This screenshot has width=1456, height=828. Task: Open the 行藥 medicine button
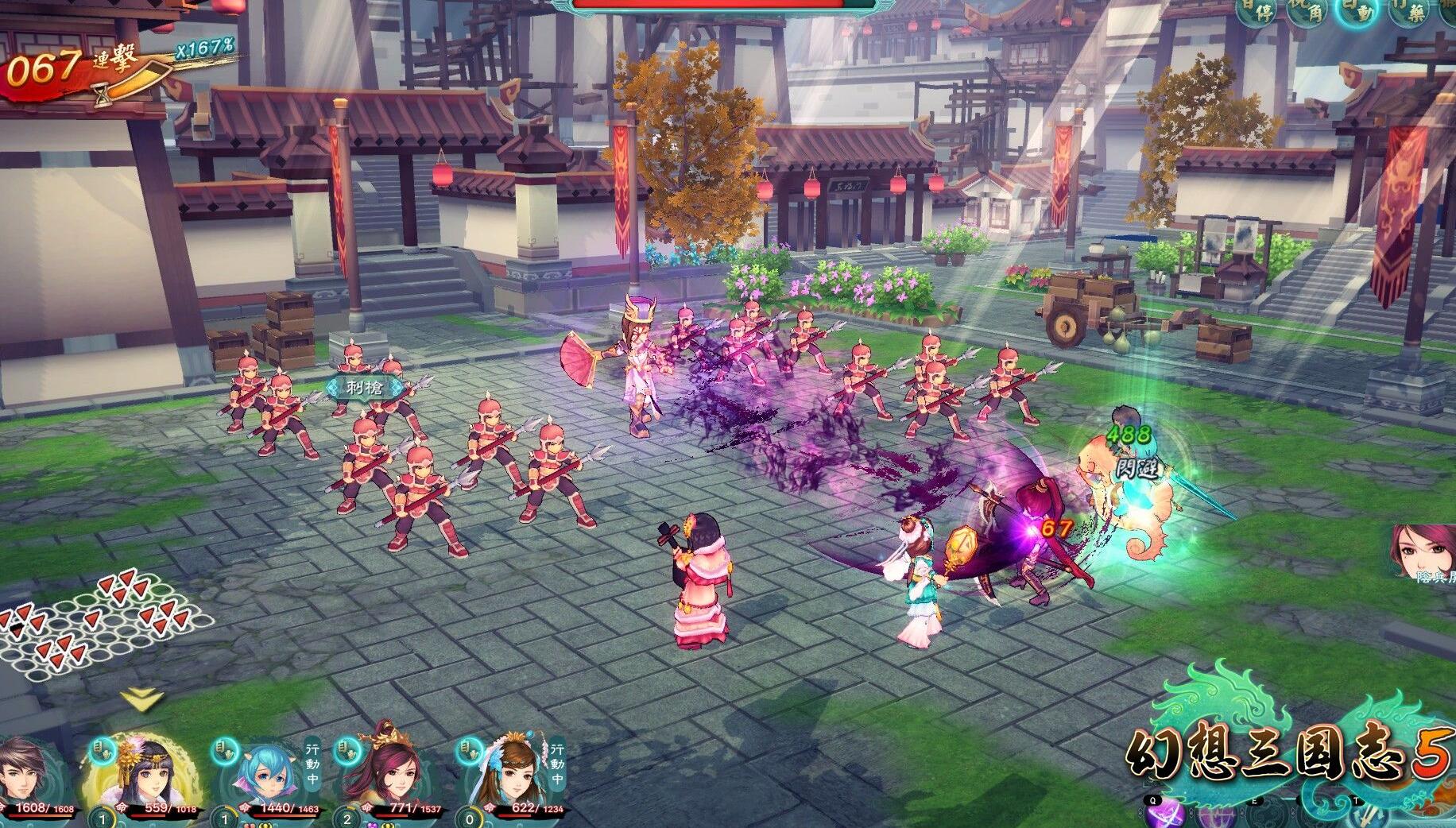click(1409, 13)
